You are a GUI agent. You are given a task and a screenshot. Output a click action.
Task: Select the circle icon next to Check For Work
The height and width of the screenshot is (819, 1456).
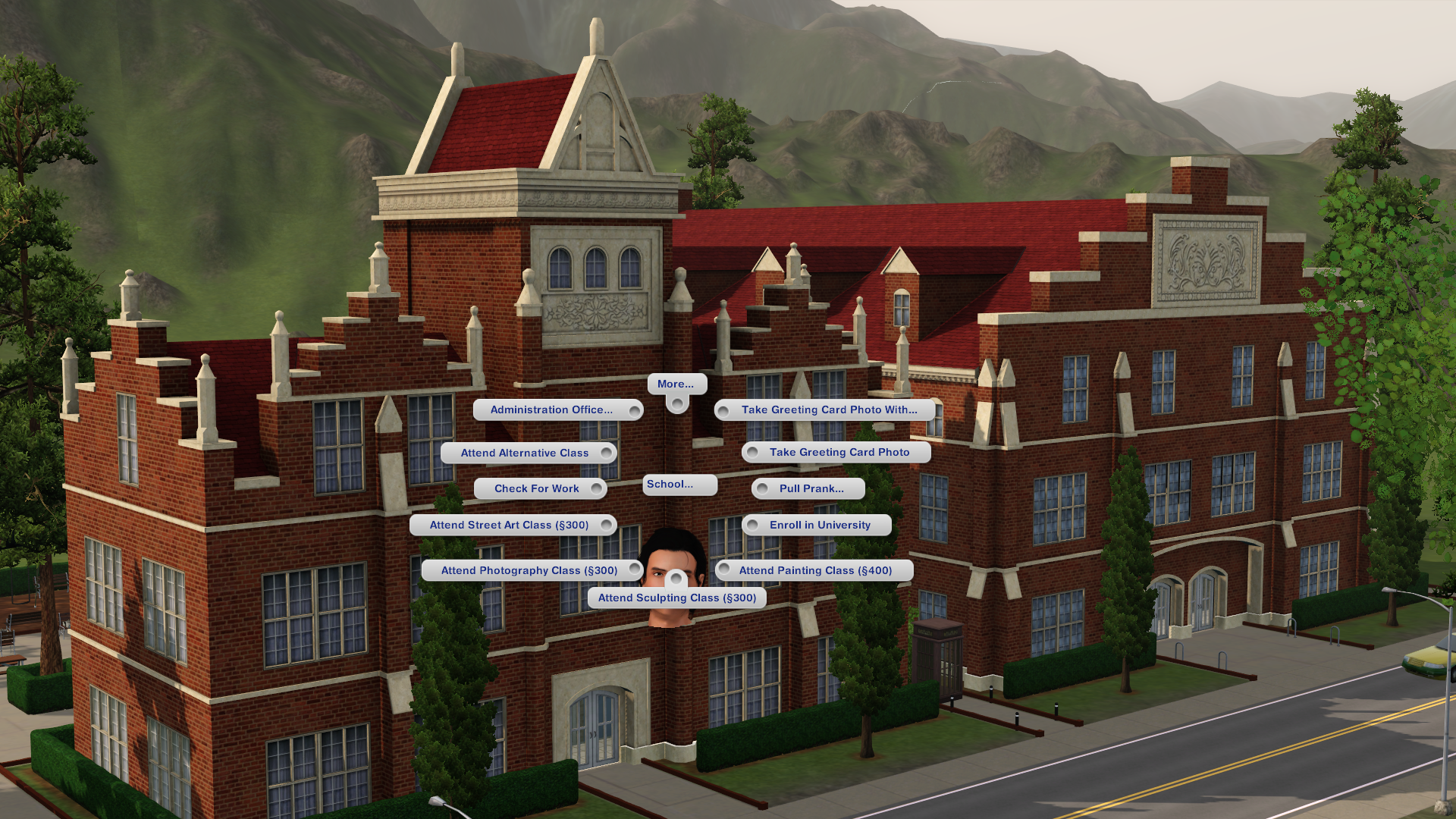[x=597, y=488]
